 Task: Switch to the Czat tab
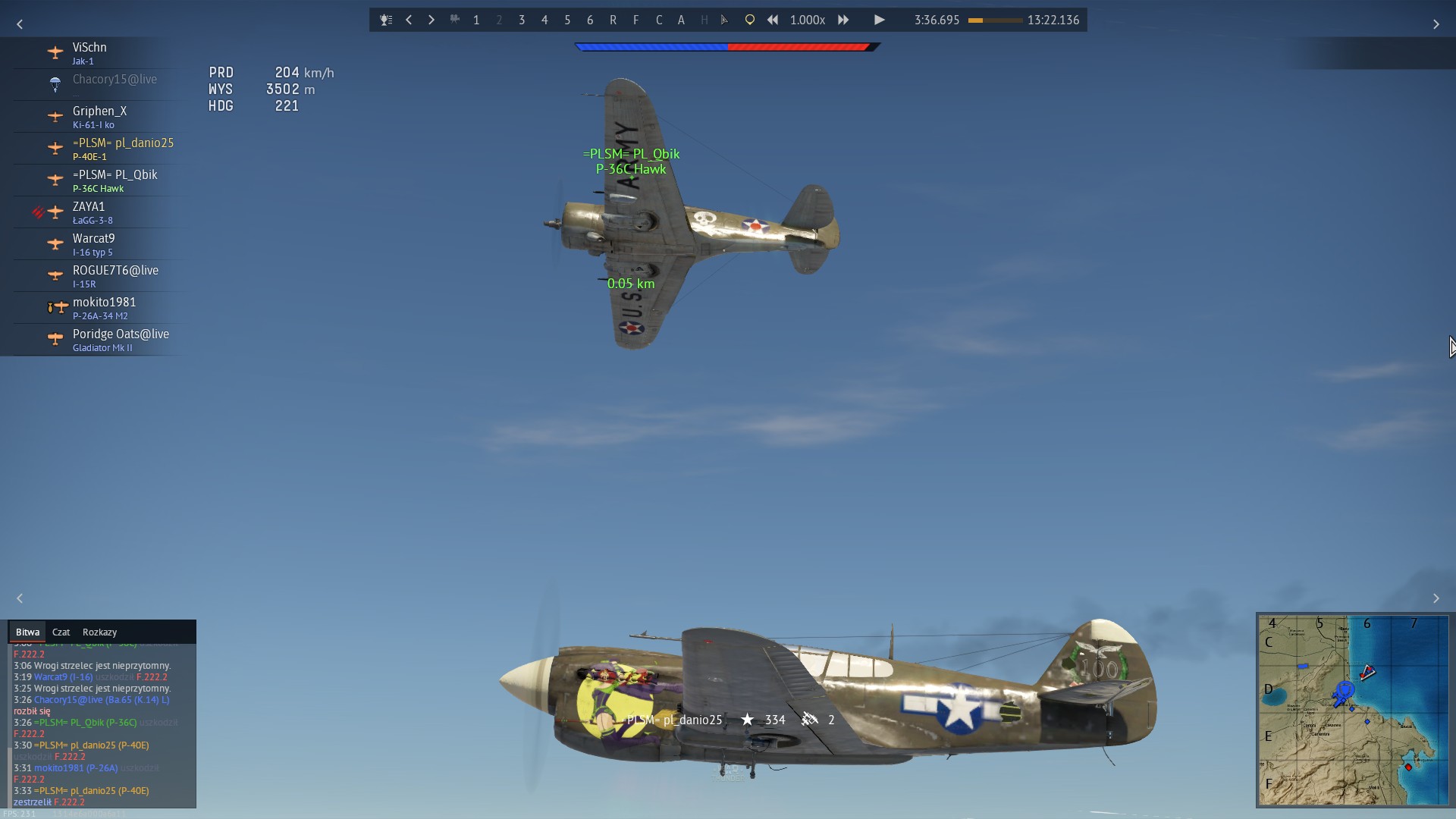tap(61, 632)
